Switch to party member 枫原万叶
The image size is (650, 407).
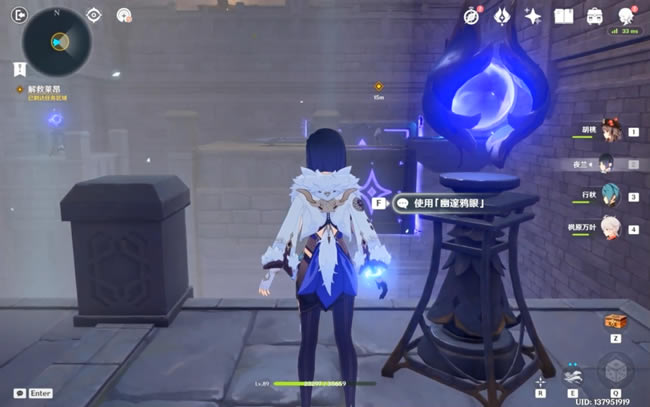[x=611, y=228]
